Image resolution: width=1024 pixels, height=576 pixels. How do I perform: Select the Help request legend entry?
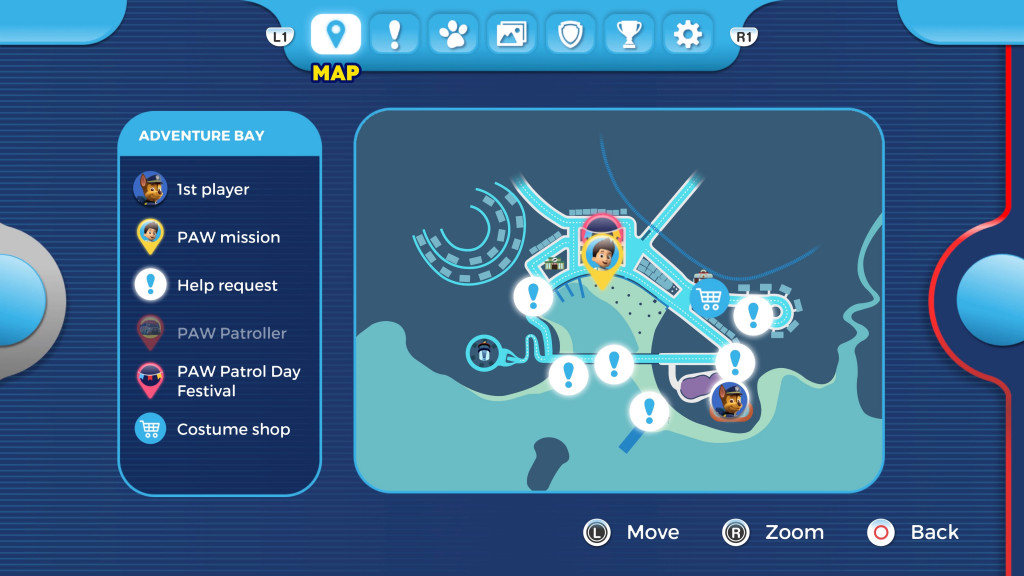coord(227,285)
